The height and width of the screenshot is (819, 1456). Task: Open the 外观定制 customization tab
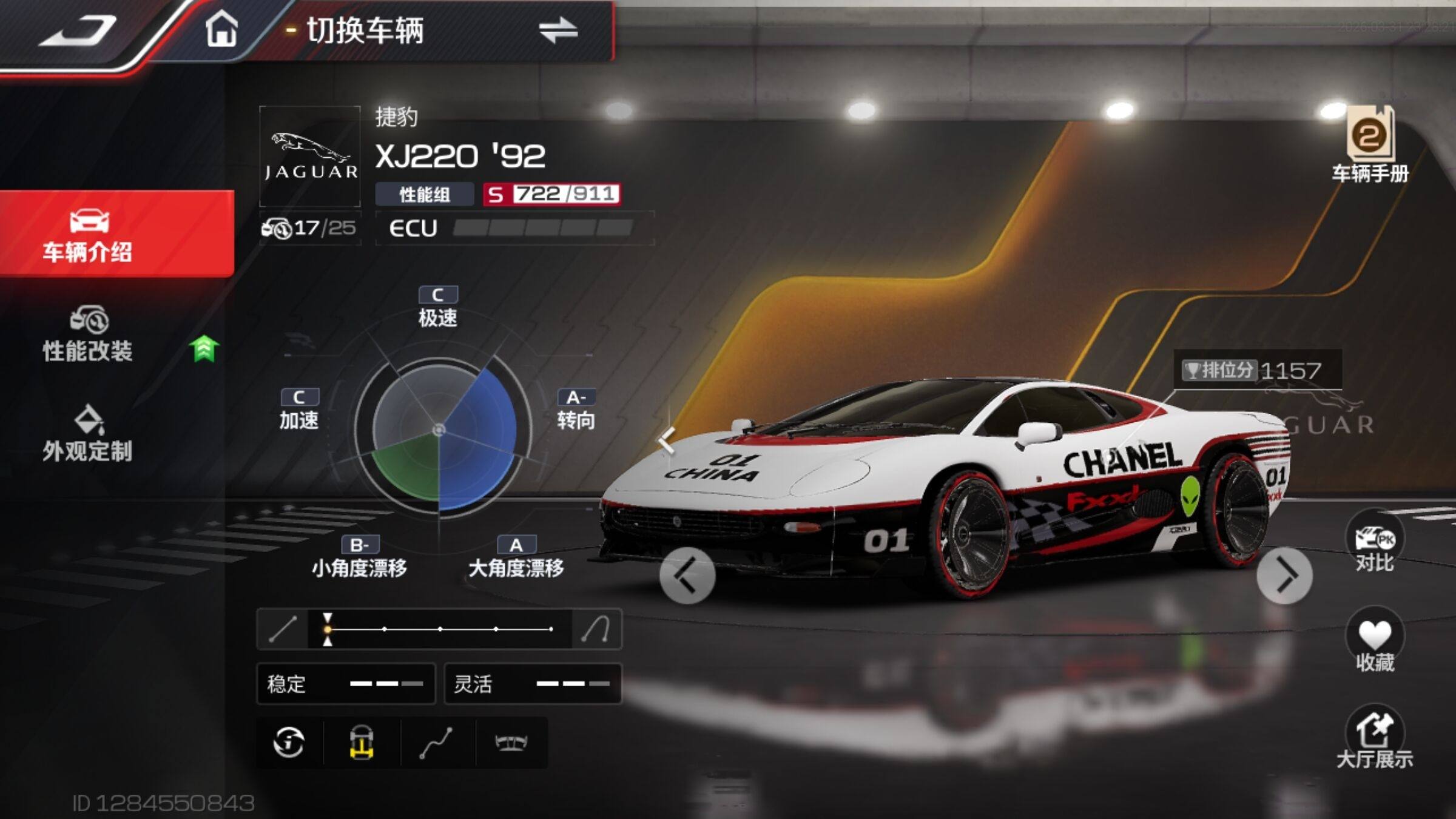click(88, 434)
